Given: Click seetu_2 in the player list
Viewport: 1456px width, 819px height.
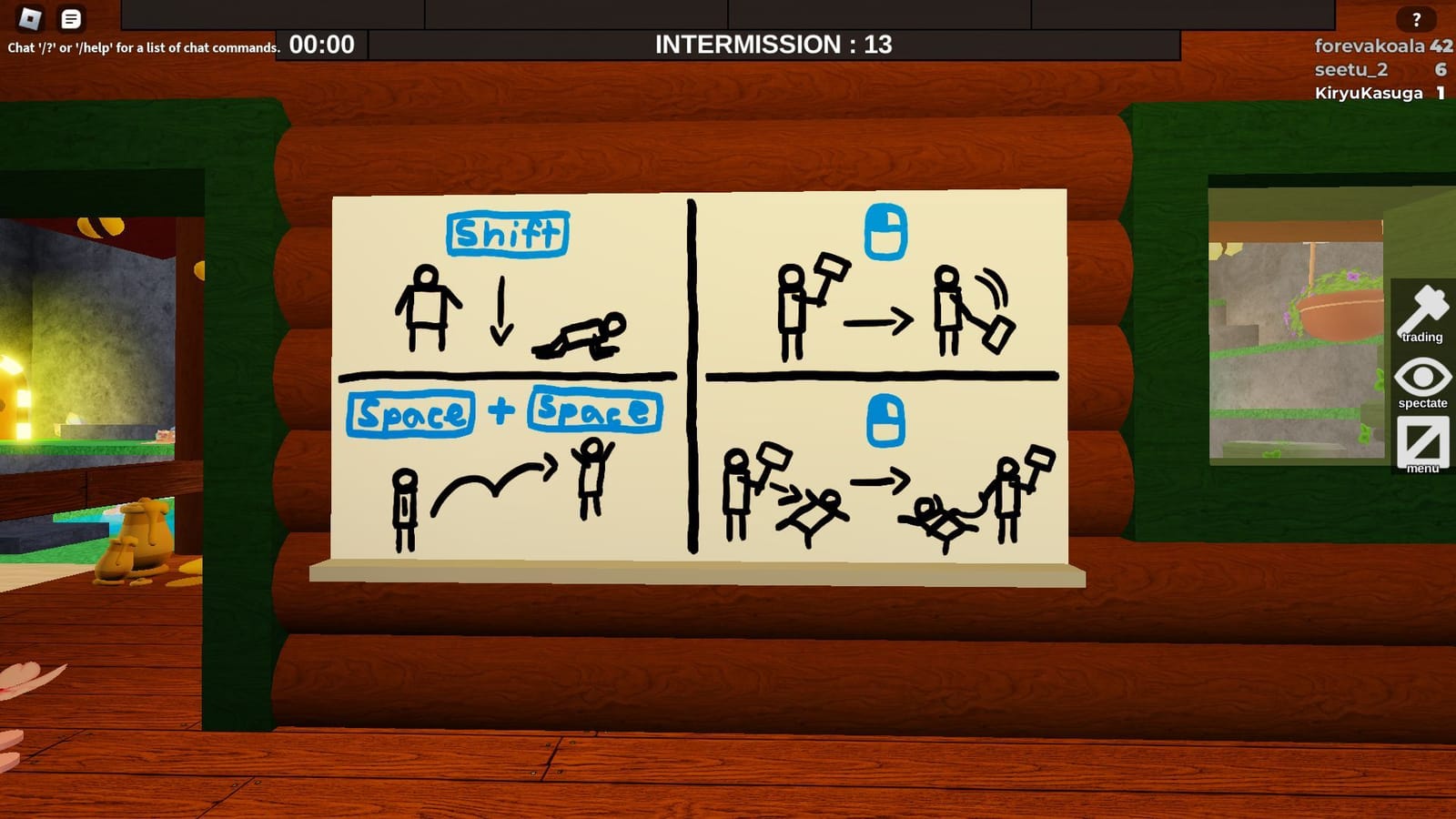Looking at the screenshot, I should pos(1349,68).
